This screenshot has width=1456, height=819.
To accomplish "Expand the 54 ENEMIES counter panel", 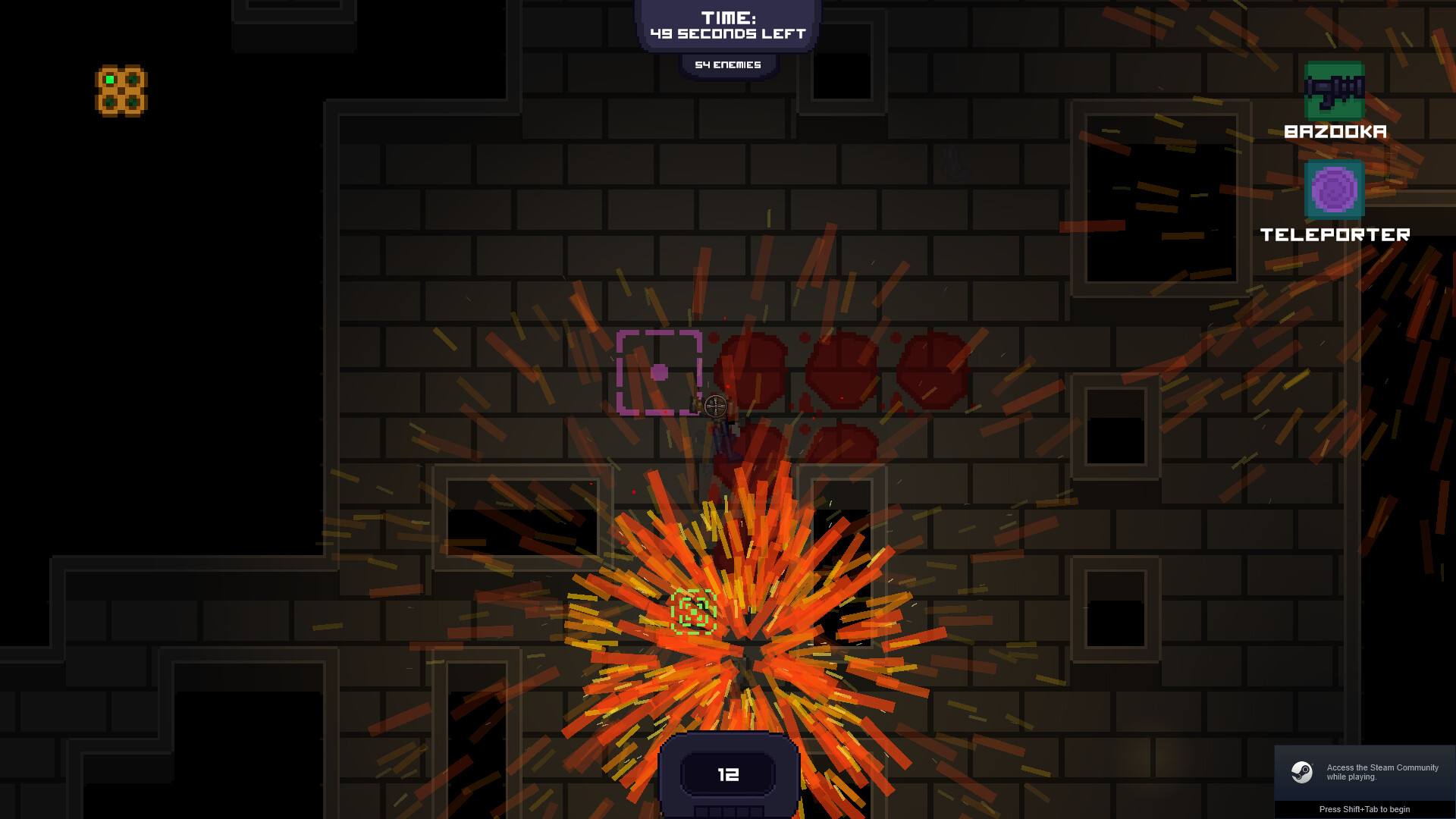I will tap(727, 64).
